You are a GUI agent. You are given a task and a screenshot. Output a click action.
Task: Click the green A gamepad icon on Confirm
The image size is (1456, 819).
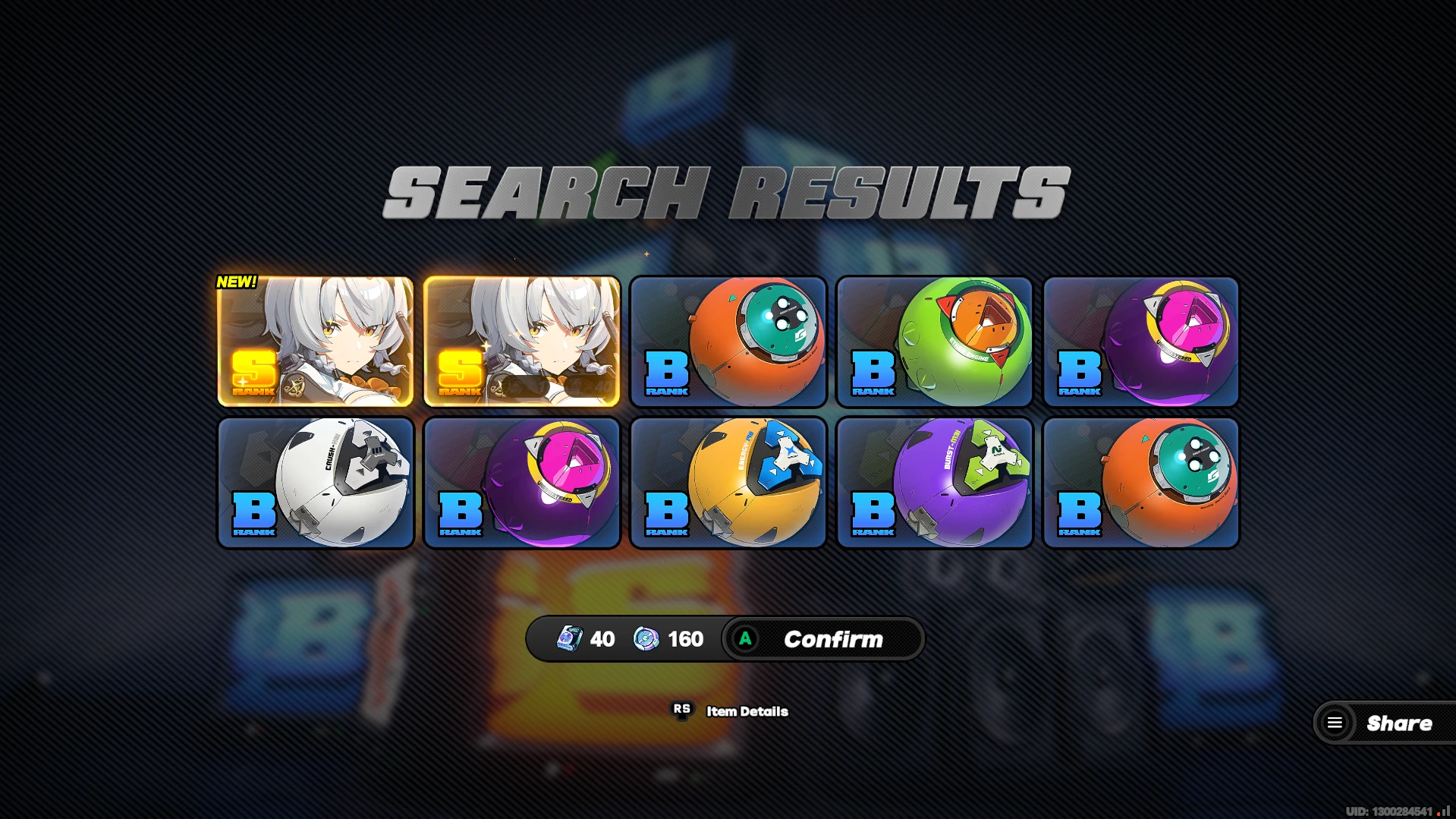click(x=747, y=638)
